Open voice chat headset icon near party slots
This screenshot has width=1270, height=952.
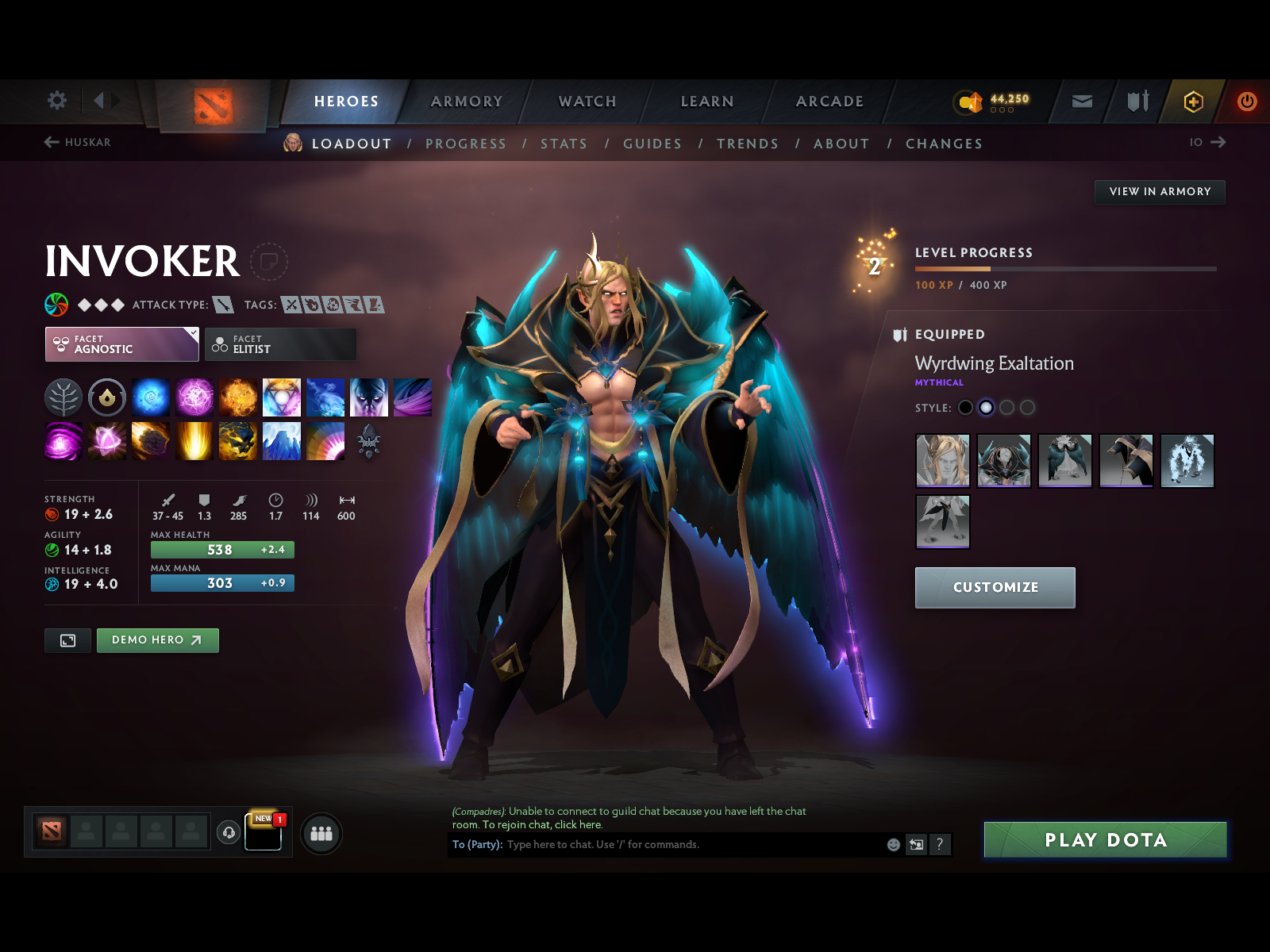(x=229, y=831)
